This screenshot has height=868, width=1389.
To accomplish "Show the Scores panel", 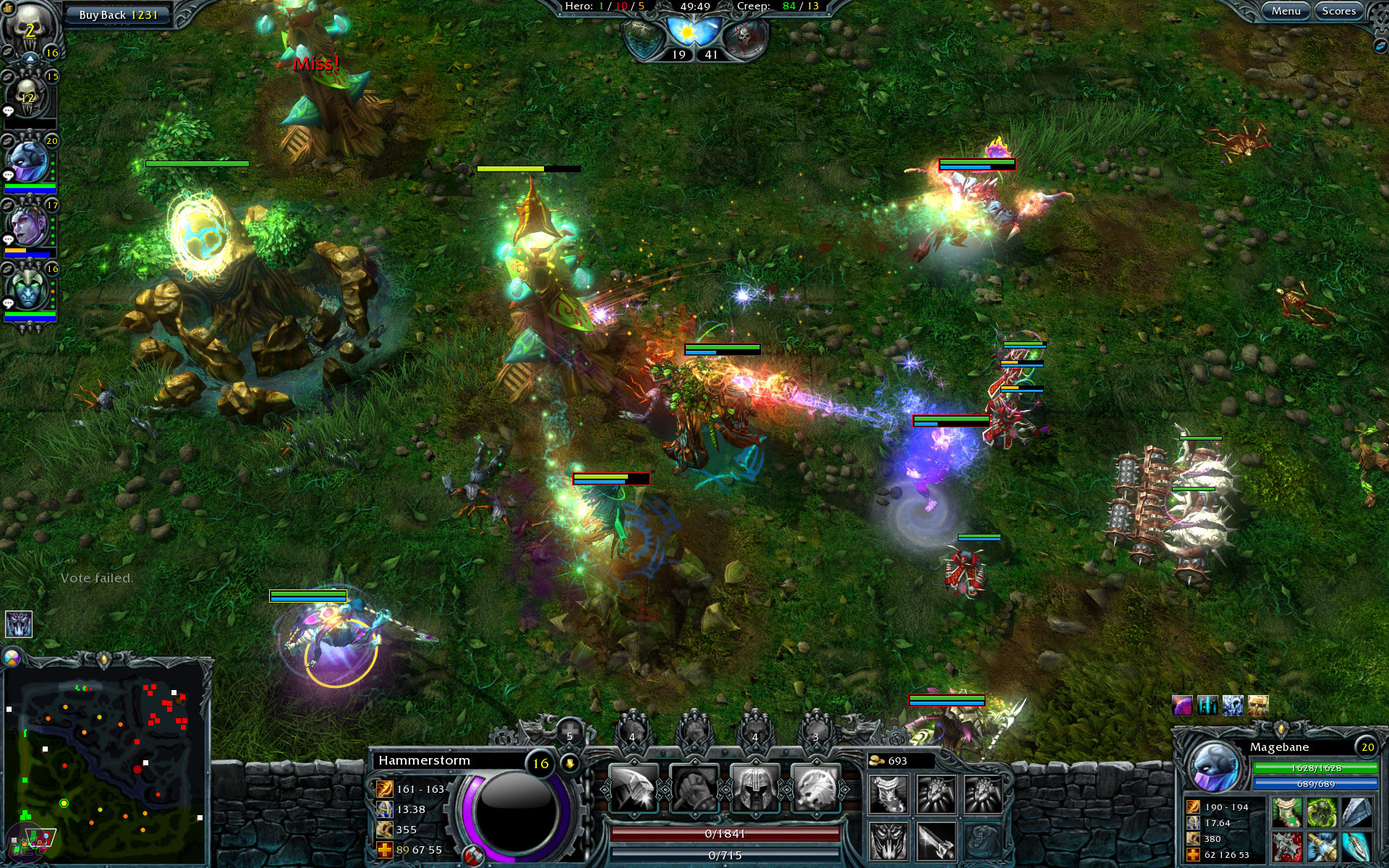I will (x=1338, y=11).
